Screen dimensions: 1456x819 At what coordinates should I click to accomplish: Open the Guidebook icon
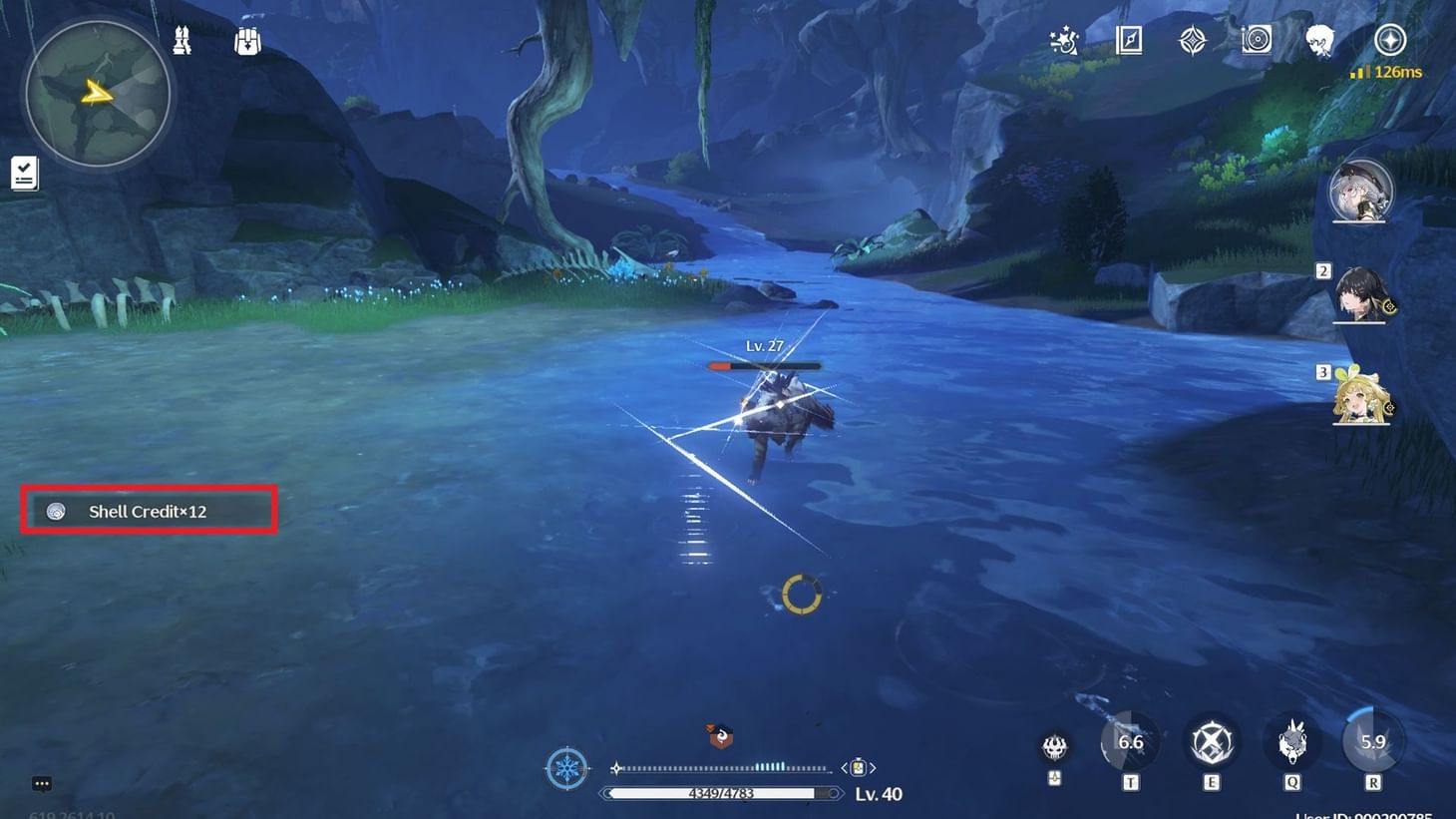1128,40
